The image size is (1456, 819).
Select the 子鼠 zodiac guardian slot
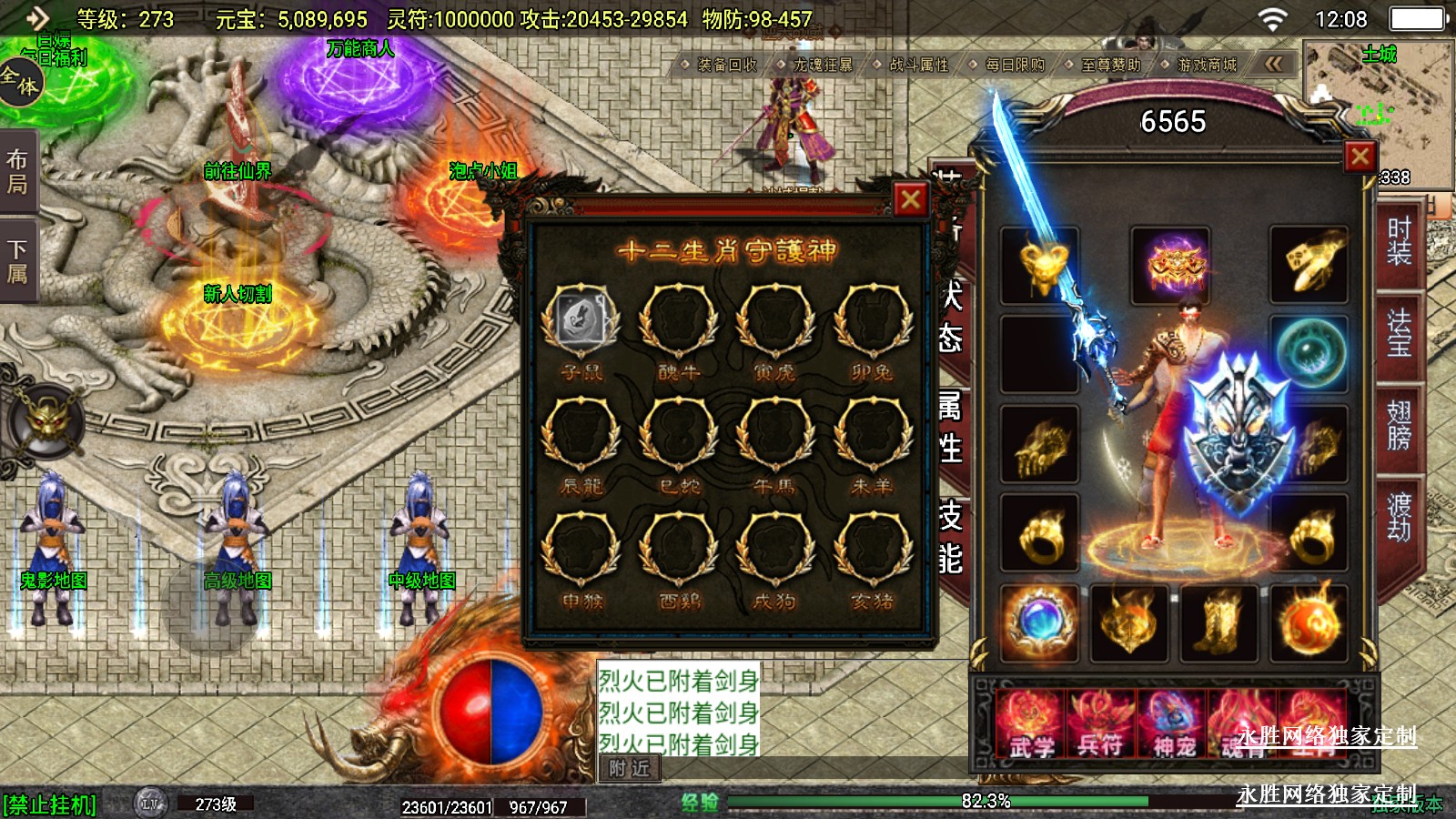tap(581, 322)
